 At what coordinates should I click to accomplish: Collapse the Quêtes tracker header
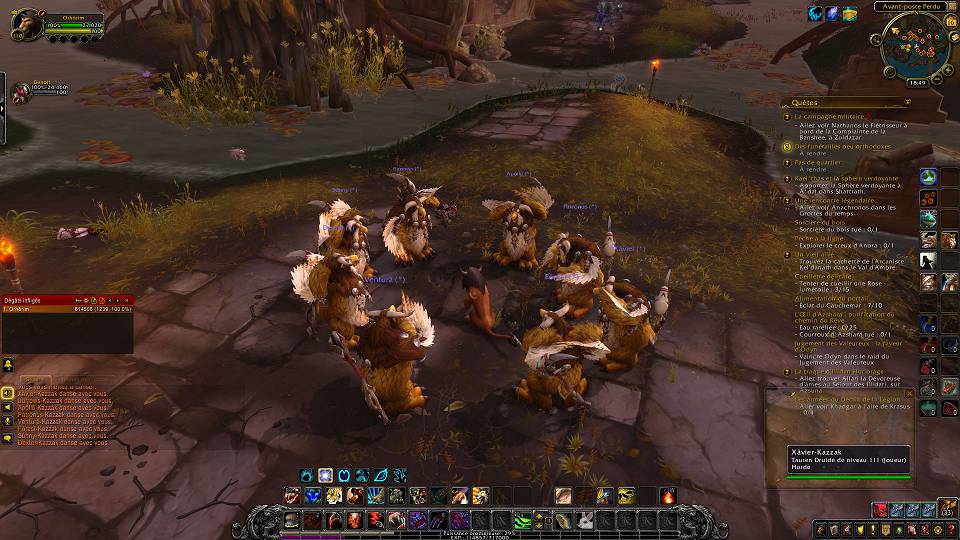907,102
